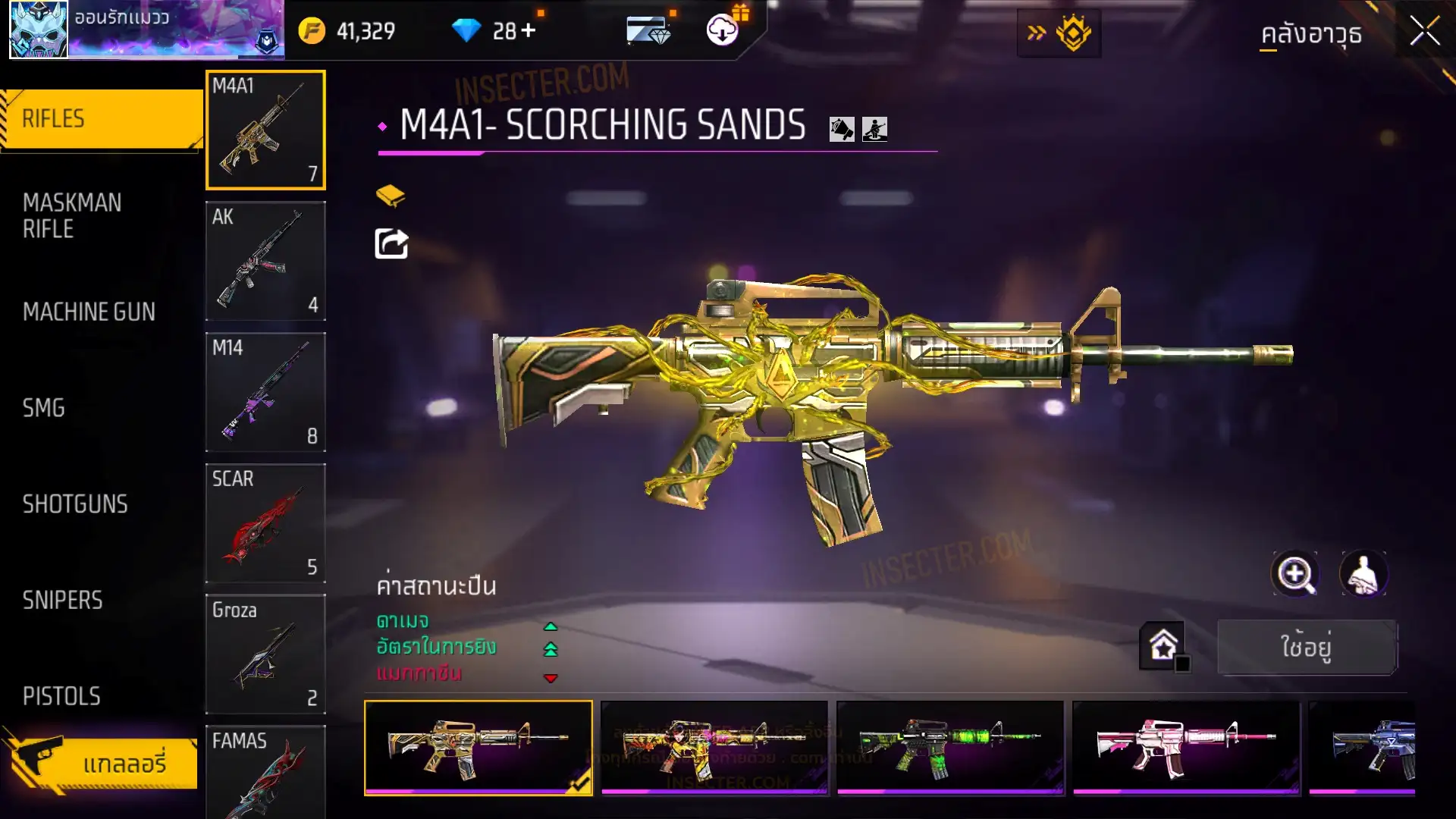This screenshot has height=819, width=1456.
Task: Choose the Snipers category
Action: 62,601
